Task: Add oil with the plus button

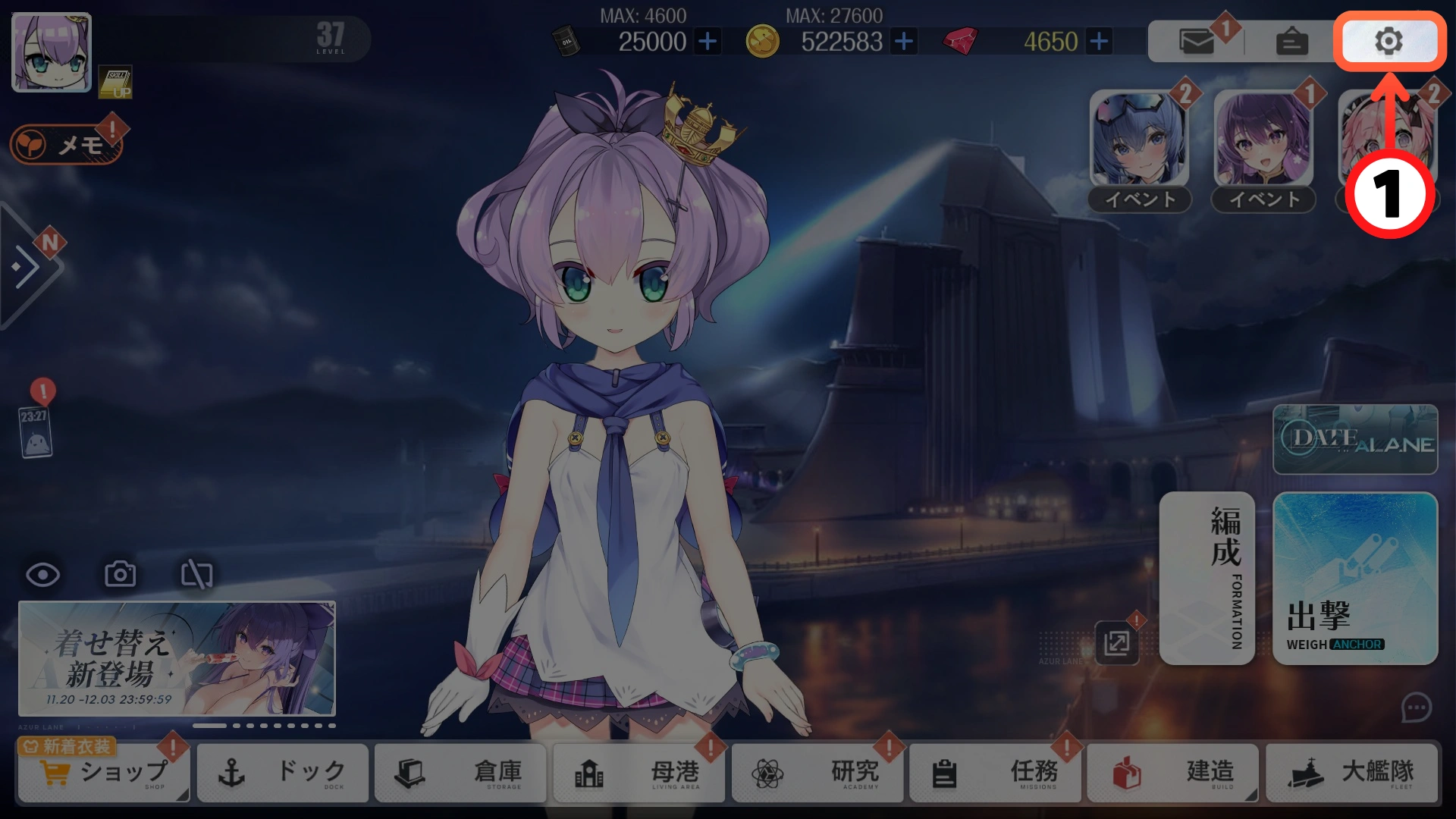Action: point(708,41)
